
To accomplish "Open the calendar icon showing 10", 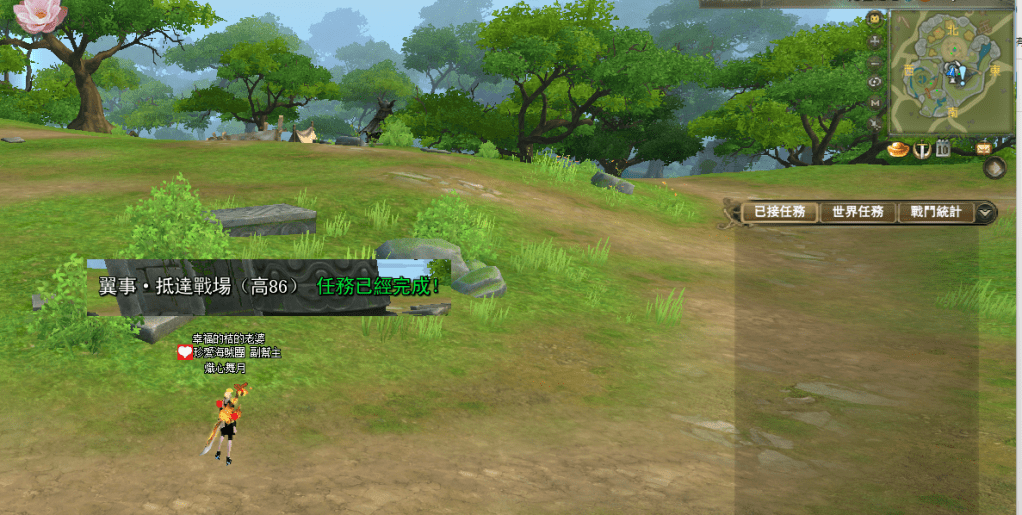I will (x=943, y=150).
